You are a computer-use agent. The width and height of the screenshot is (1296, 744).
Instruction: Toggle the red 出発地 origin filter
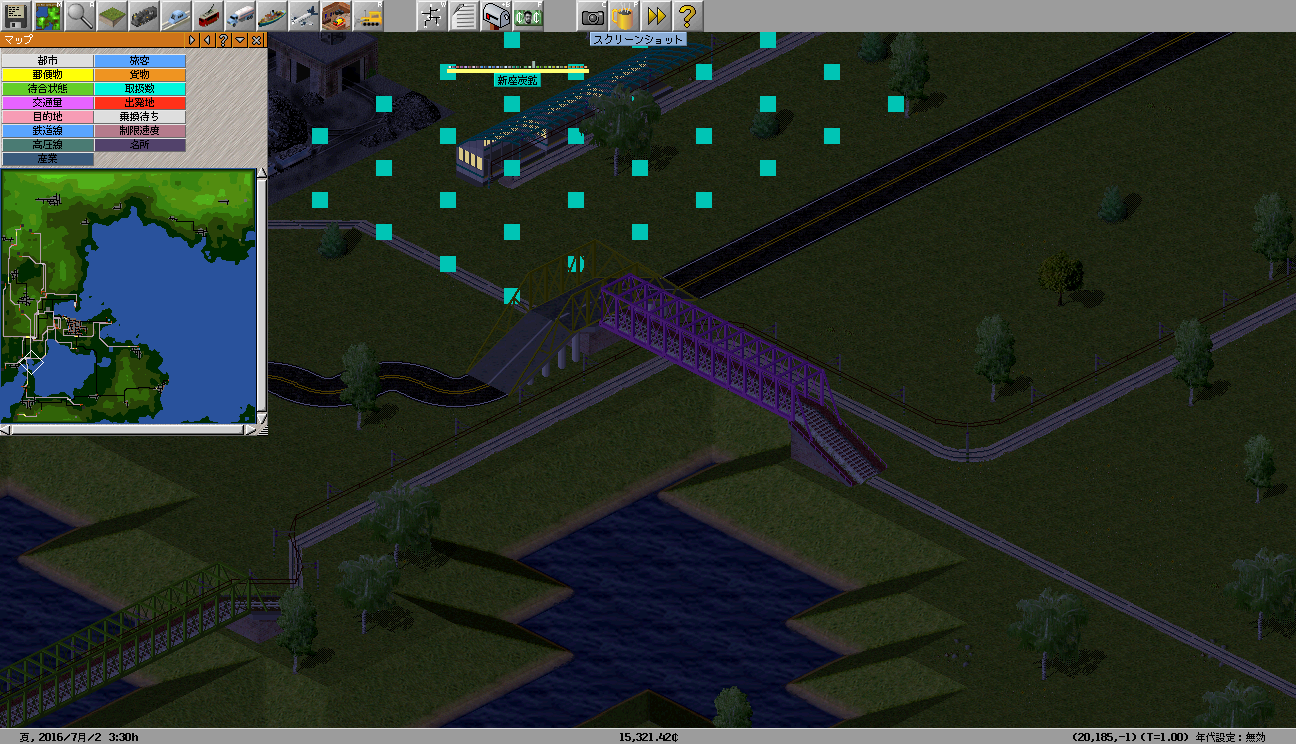click(x=140, y=103)
